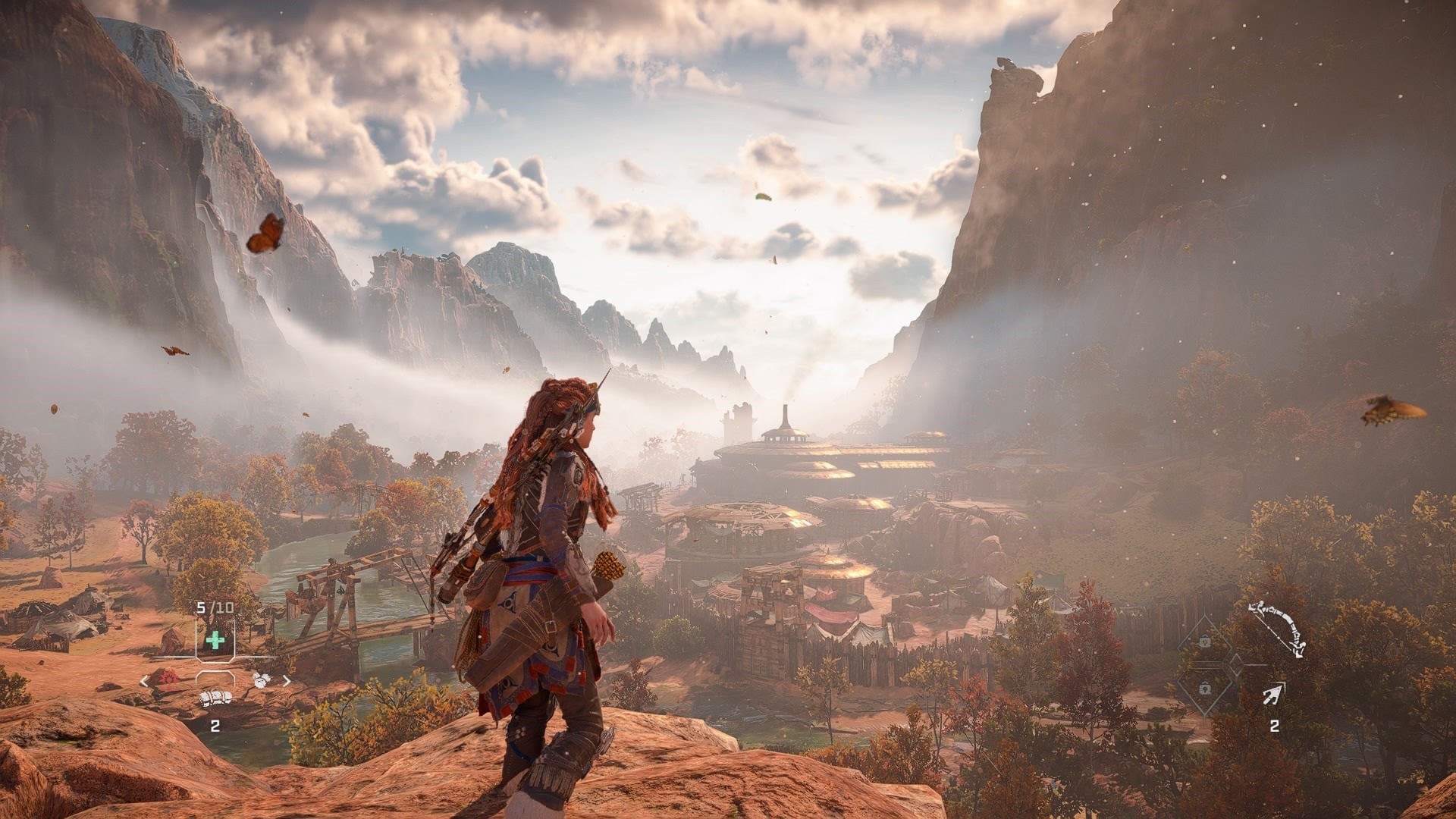
Task: Cycle to next item with right chevron
Action: [x=287, y=681]
